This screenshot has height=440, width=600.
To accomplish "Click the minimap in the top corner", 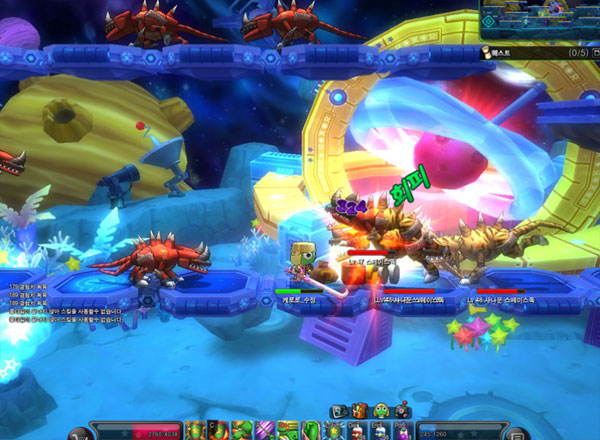I will pyautogui.click(x=539, y=20).
